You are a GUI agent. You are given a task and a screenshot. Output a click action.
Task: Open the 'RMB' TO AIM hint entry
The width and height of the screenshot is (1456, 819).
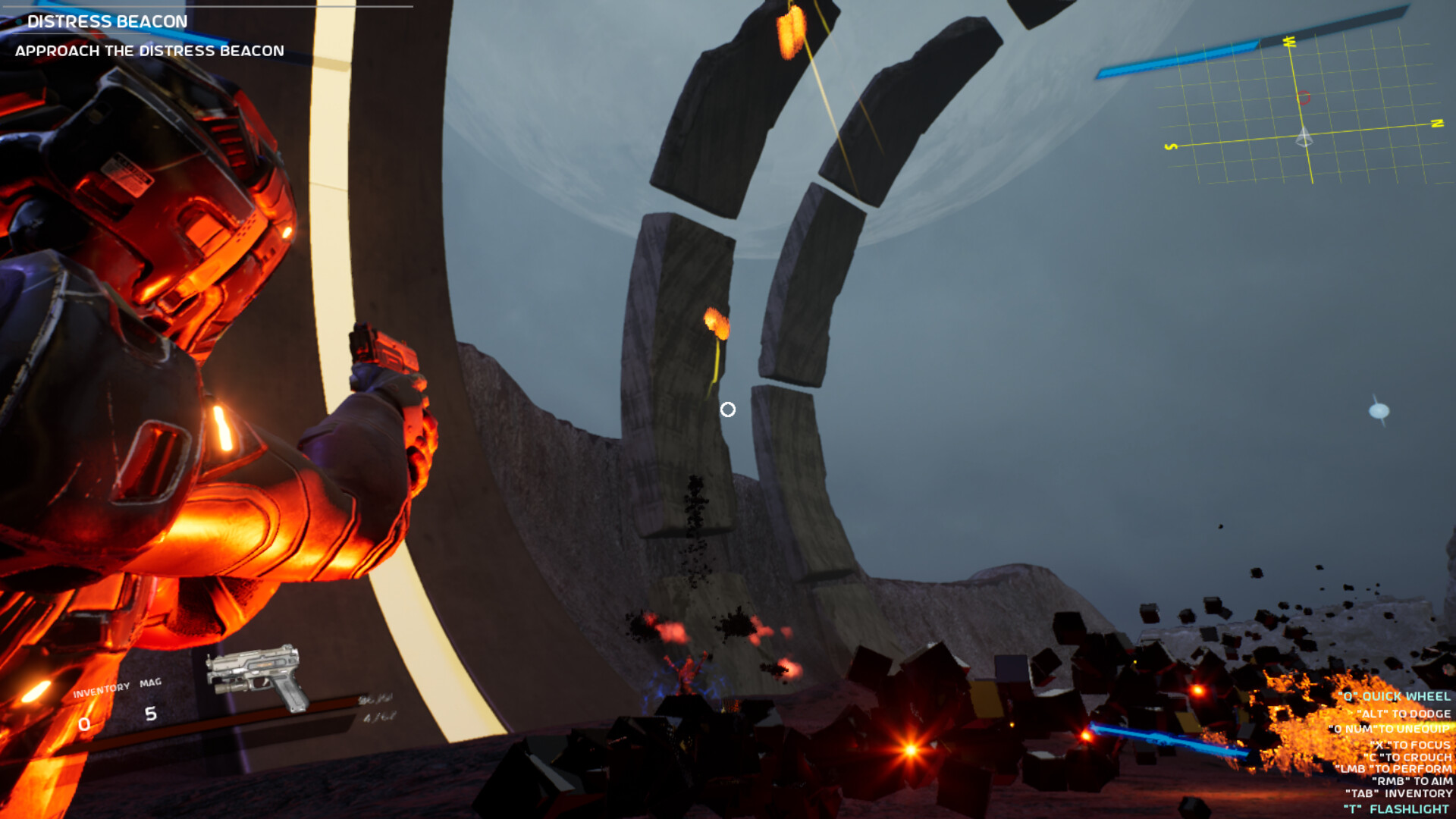pyautogui.click(x=1412, y=781)
